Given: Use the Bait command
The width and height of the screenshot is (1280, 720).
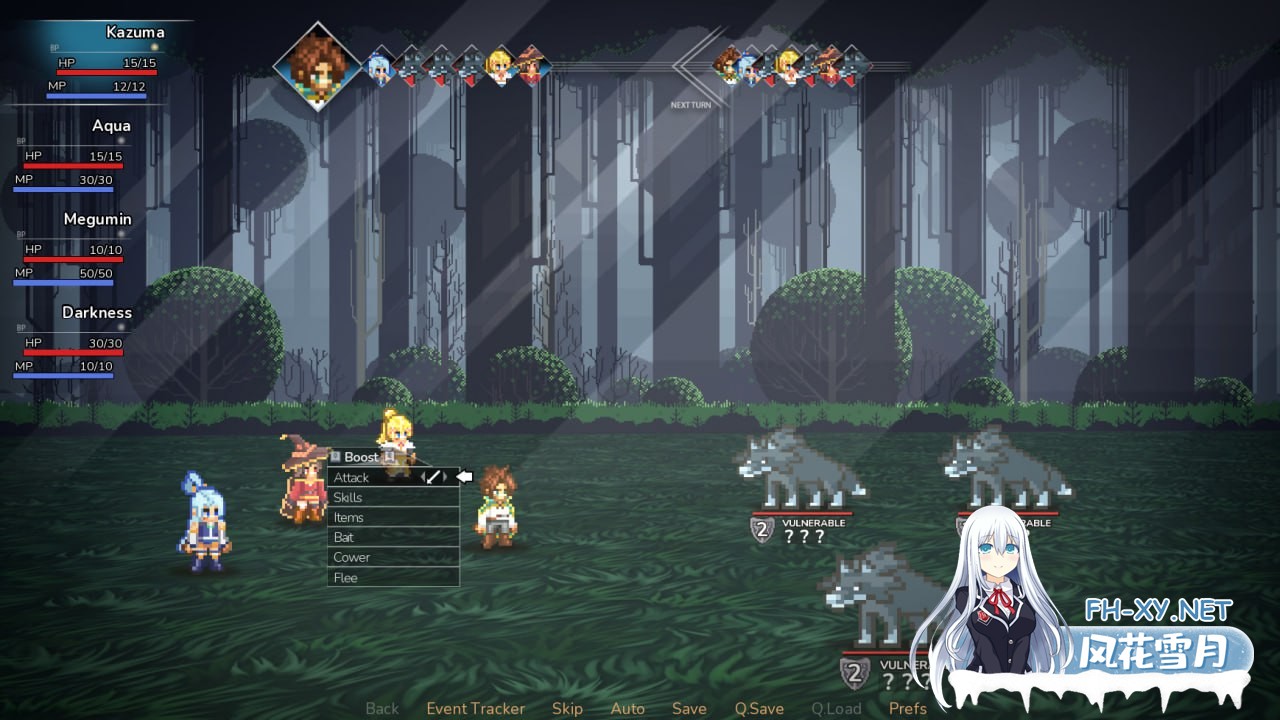Looking at the screenshot, I should (x=344, y=538).
